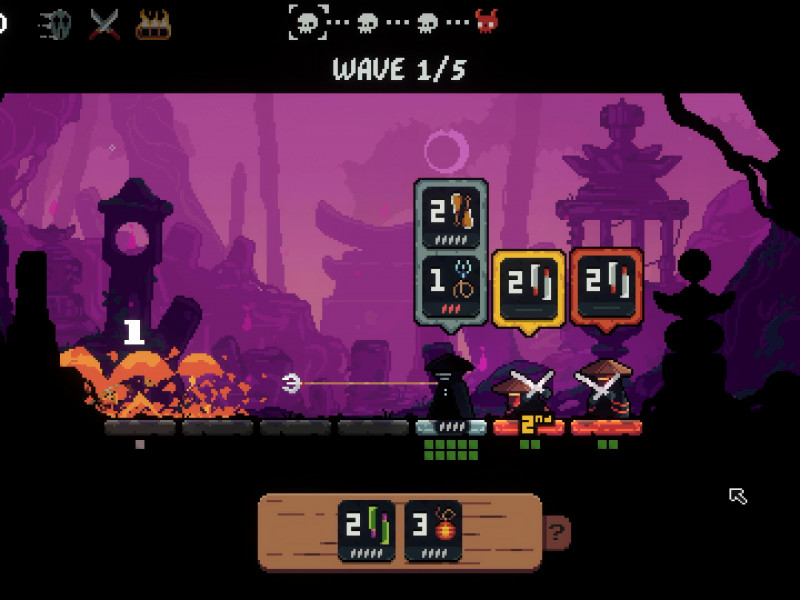
Task: Click the red demon boss wave marker
Action: click(x=487, y=21)
